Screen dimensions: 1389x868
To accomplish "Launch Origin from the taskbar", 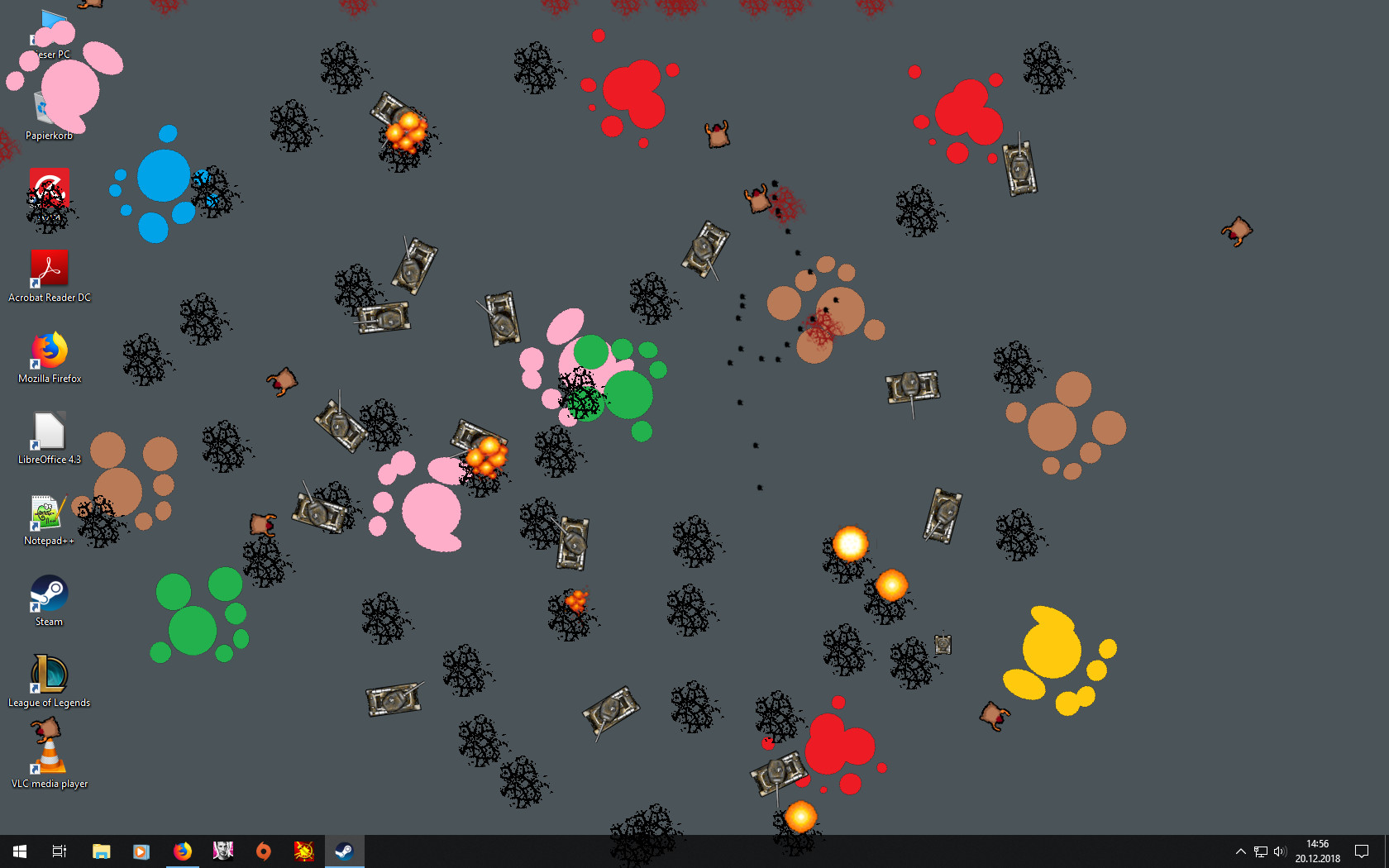I will coord(263,851).
